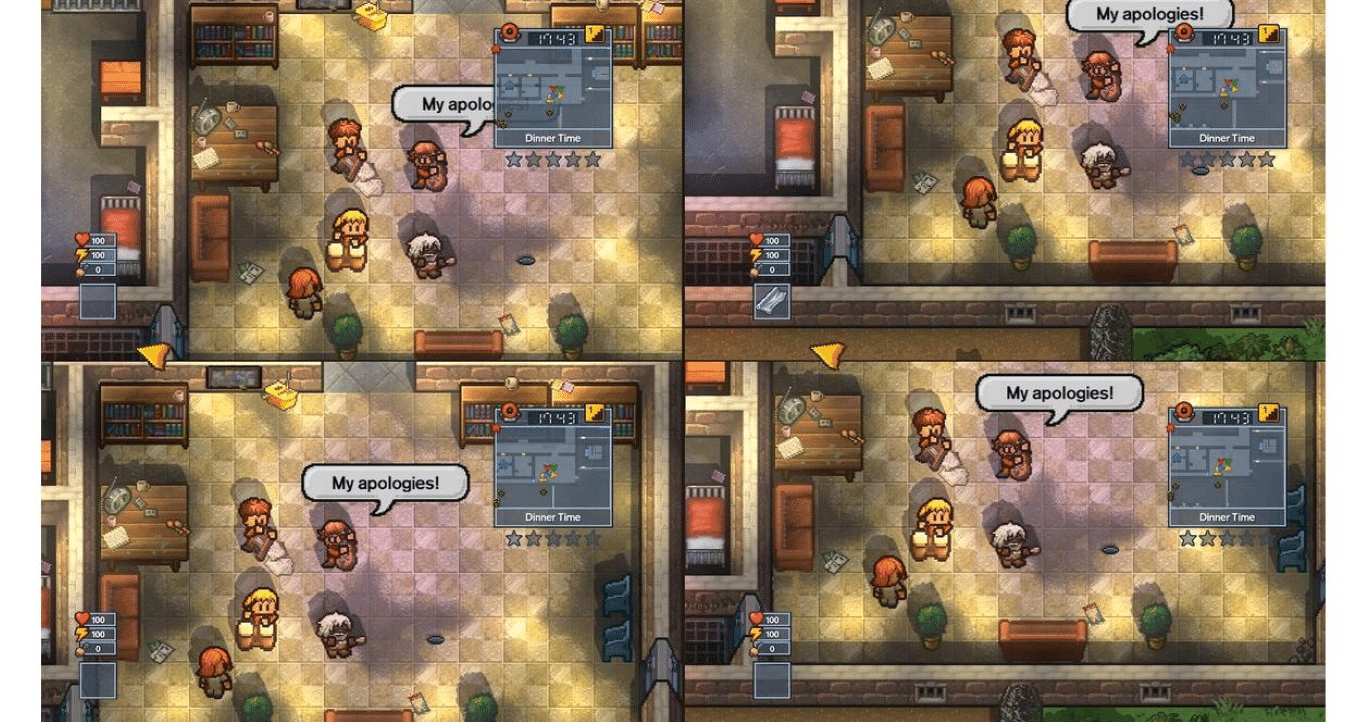Click the house icon inside the minimap
Viewport: 1366px width, 722px height.
pyautogui.click(x=509, y=84)
